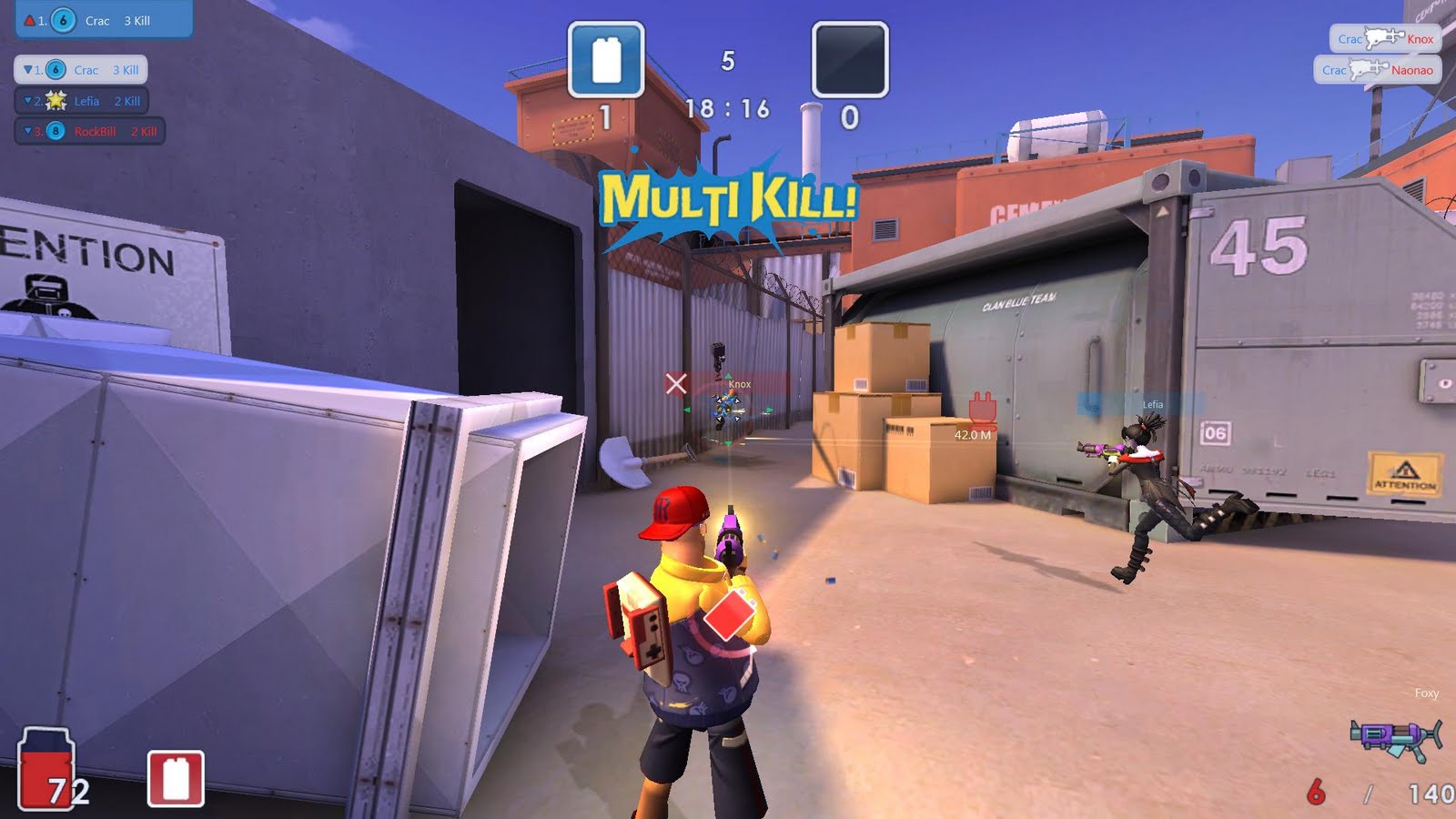
Task: Toggle the blue rank arrow next to RockBill
Action: point(26,133)
